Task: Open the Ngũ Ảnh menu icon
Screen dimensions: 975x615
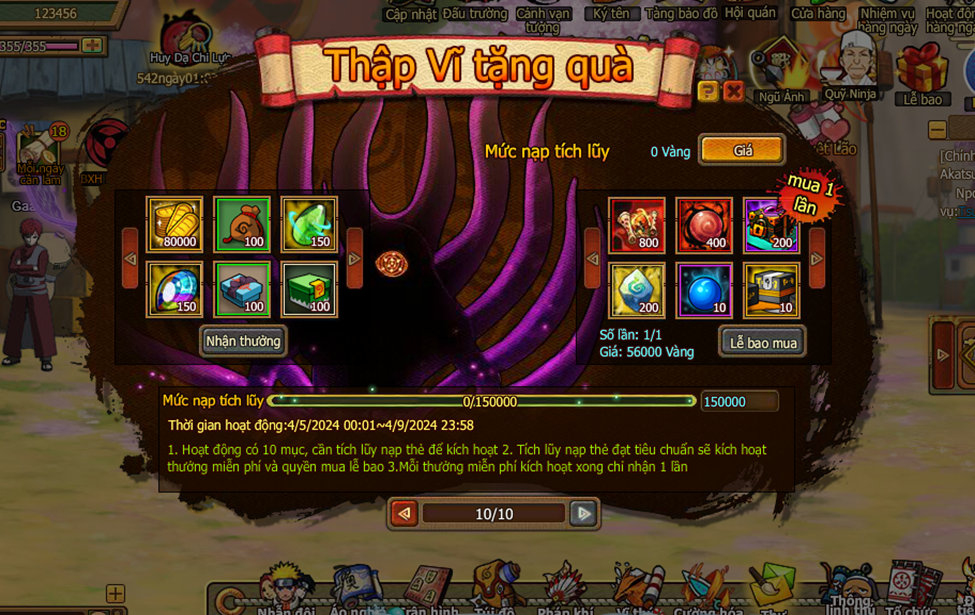Action: coord(781,70)
